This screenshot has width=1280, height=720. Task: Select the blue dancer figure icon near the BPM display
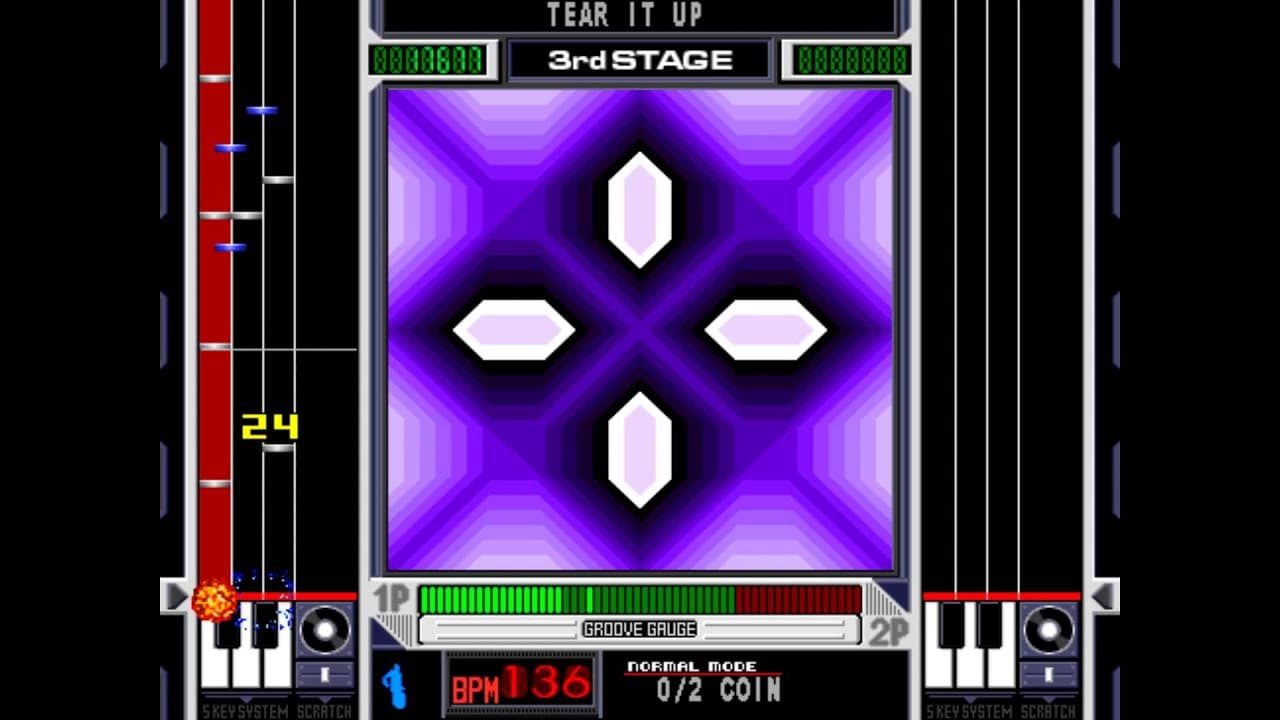pyautogui.click(x=394, y=686)
